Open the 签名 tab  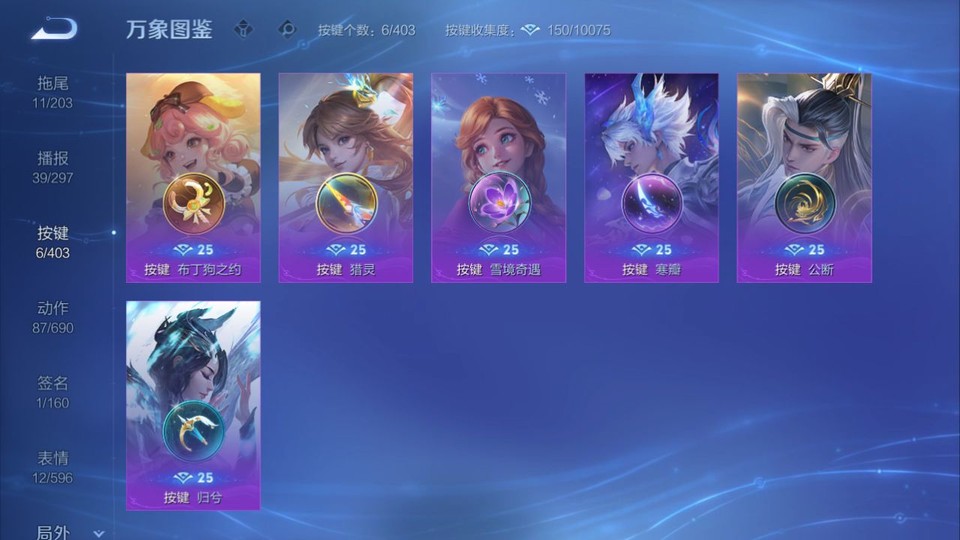click(53, 391)
